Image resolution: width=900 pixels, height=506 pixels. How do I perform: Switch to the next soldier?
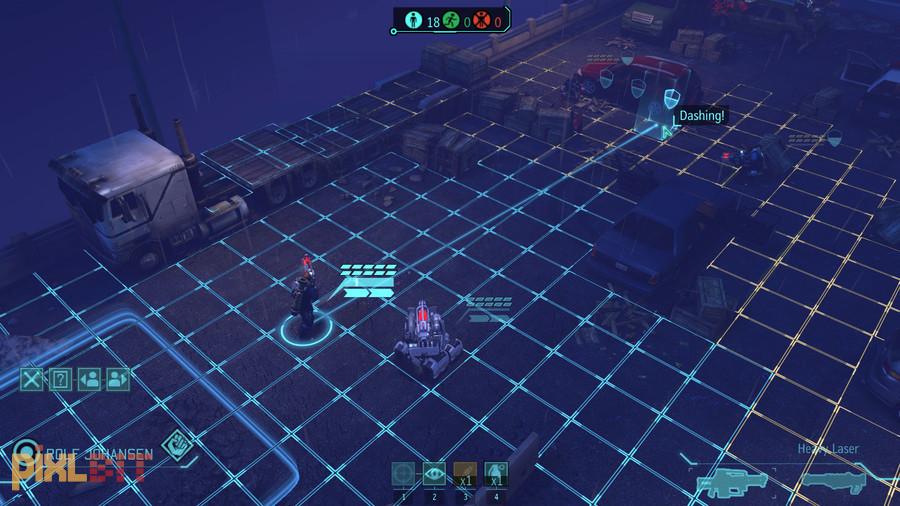tap(117, 379)
